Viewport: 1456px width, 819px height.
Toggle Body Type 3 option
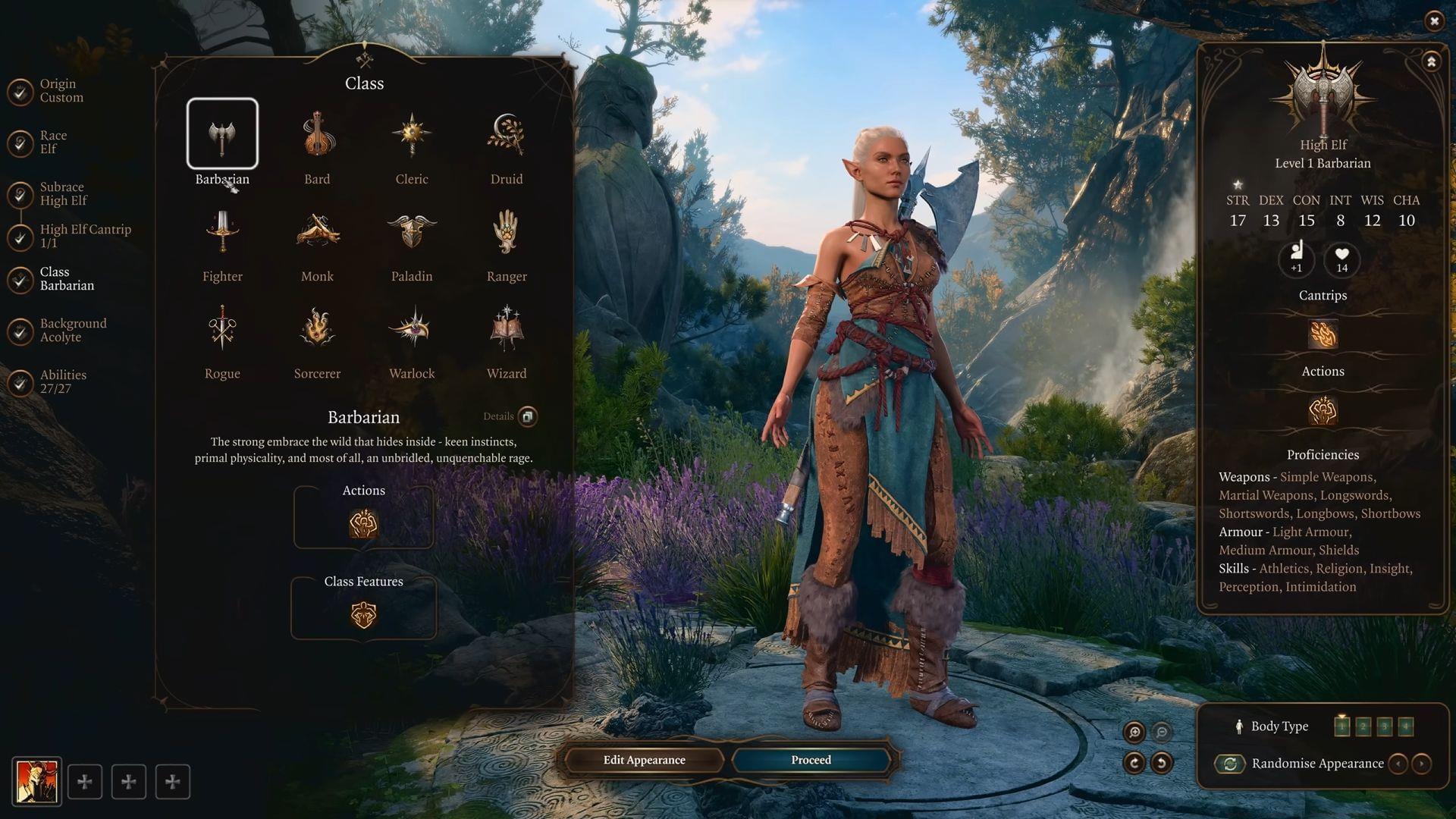(1384, 726)
